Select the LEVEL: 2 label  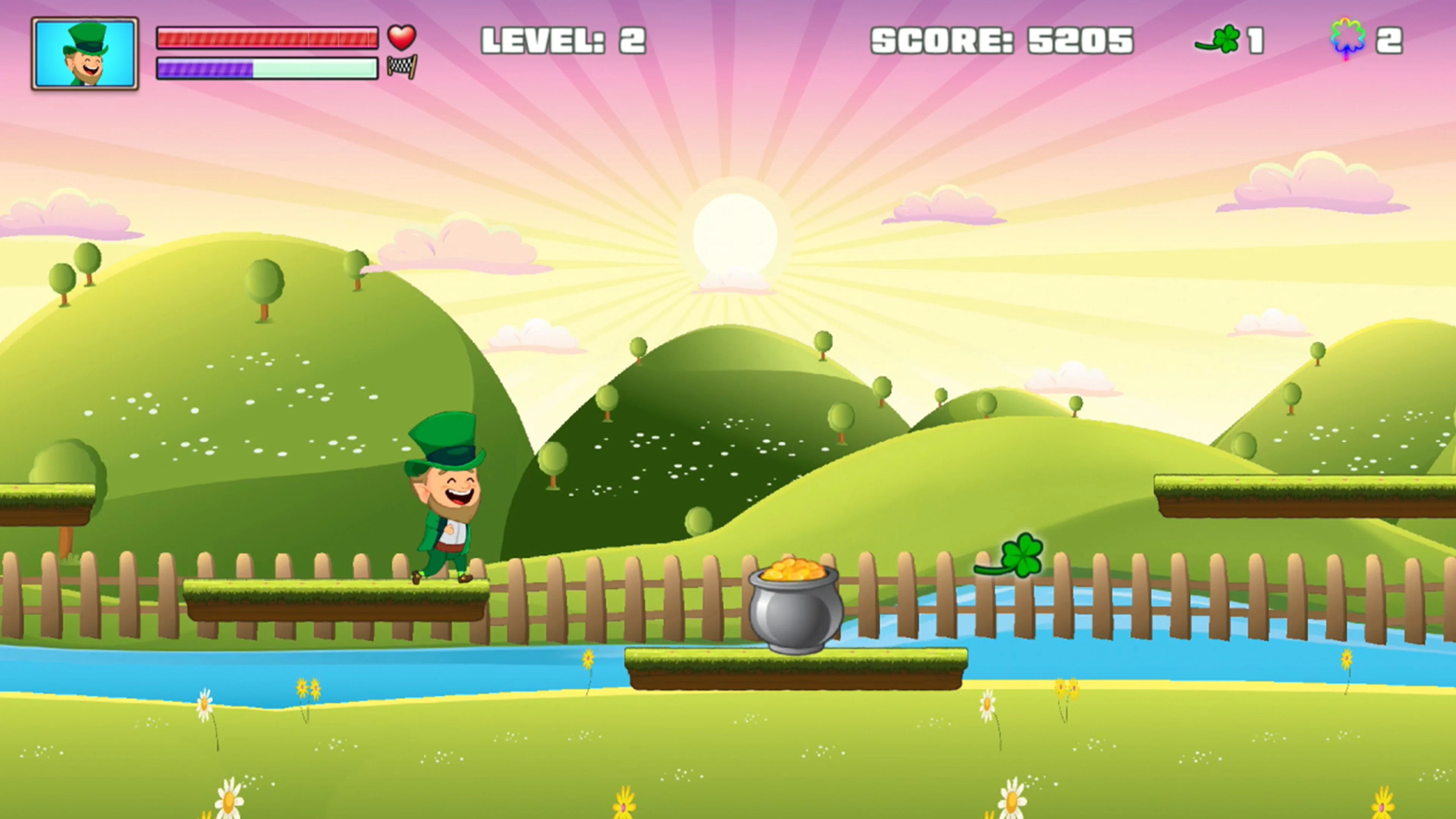(562, 39)
